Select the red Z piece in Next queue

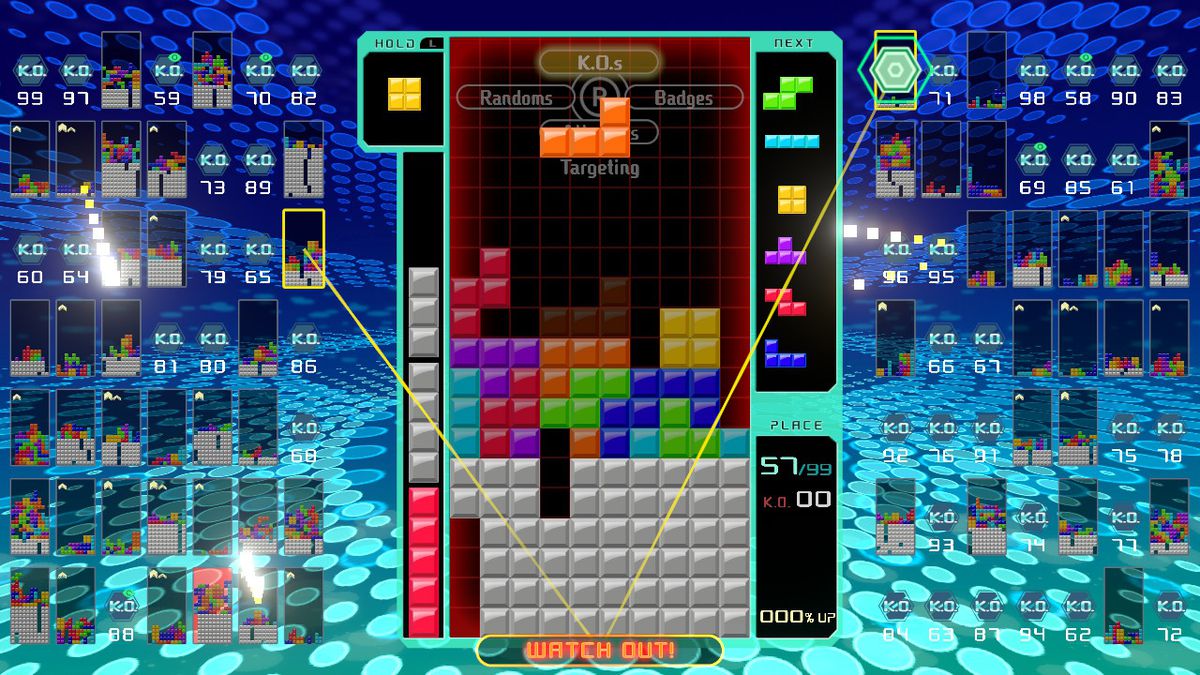click(x=785, y=300)
